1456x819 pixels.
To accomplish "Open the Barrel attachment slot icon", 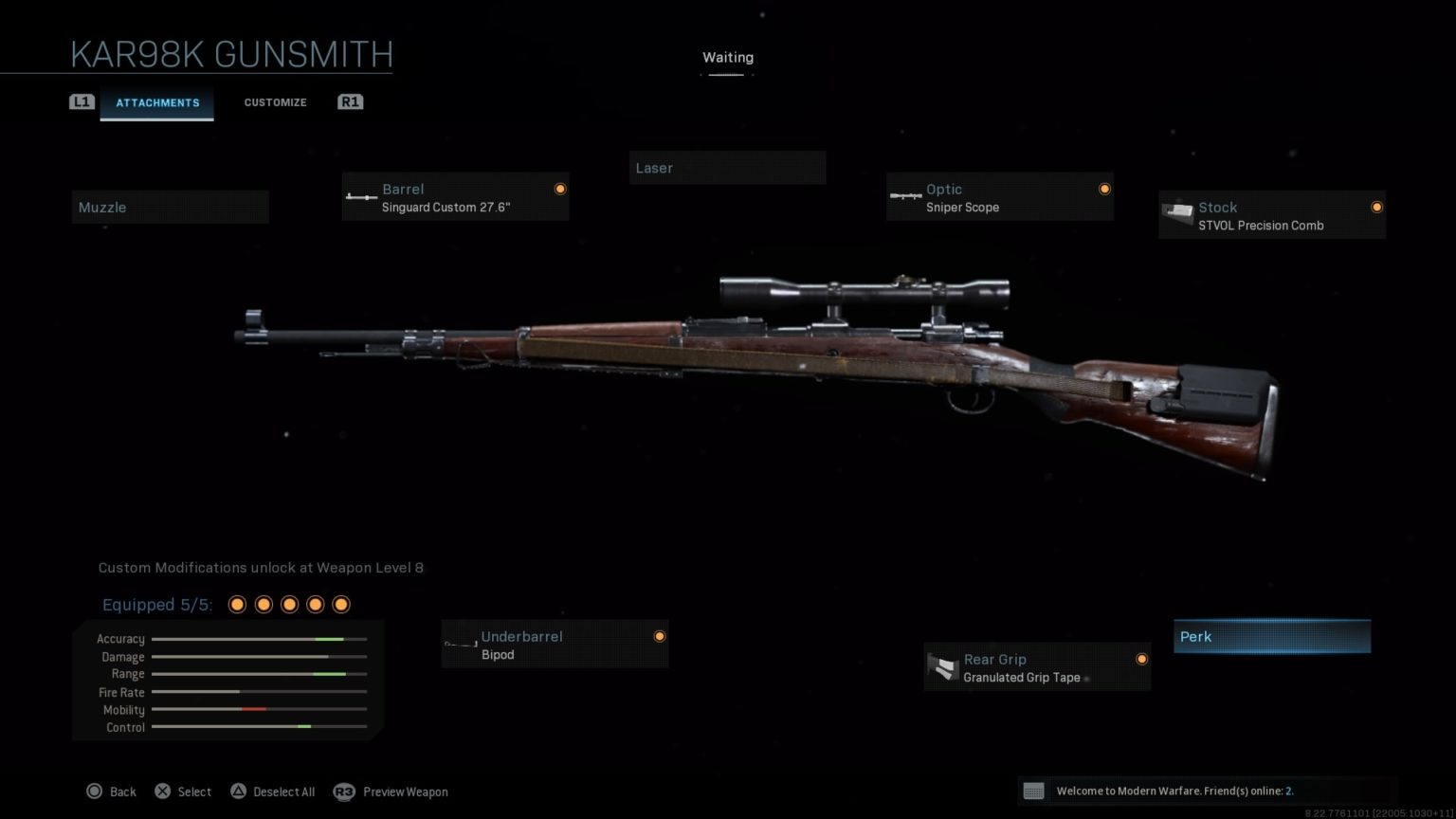I will (361, 196).
